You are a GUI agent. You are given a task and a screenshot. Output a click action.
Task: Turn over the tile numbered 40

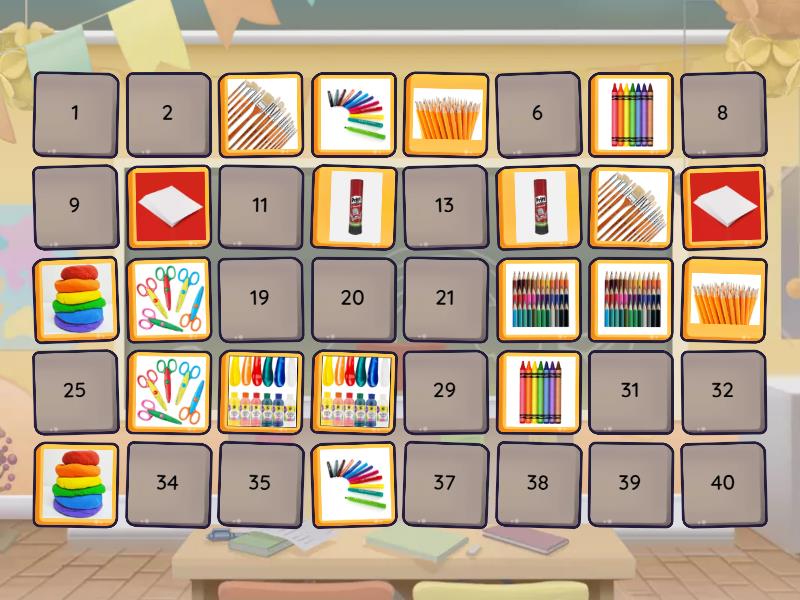[x=722, y=483]
